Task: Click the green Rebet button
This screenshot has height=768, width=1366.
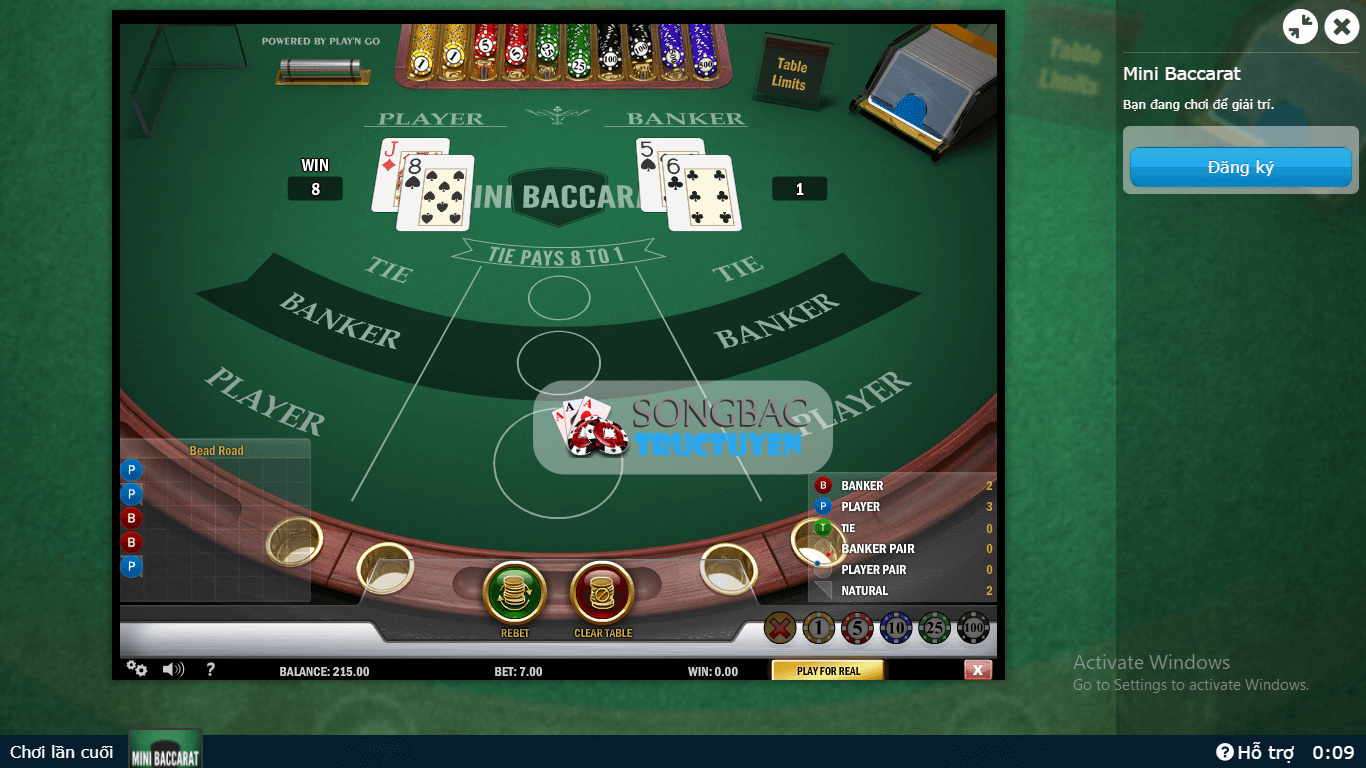Action: click(x=514, y=593)
